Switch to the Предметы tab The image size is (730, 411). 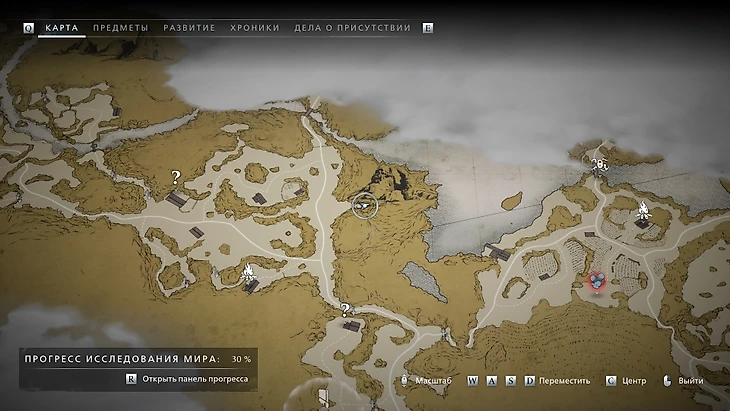point(120,28)
